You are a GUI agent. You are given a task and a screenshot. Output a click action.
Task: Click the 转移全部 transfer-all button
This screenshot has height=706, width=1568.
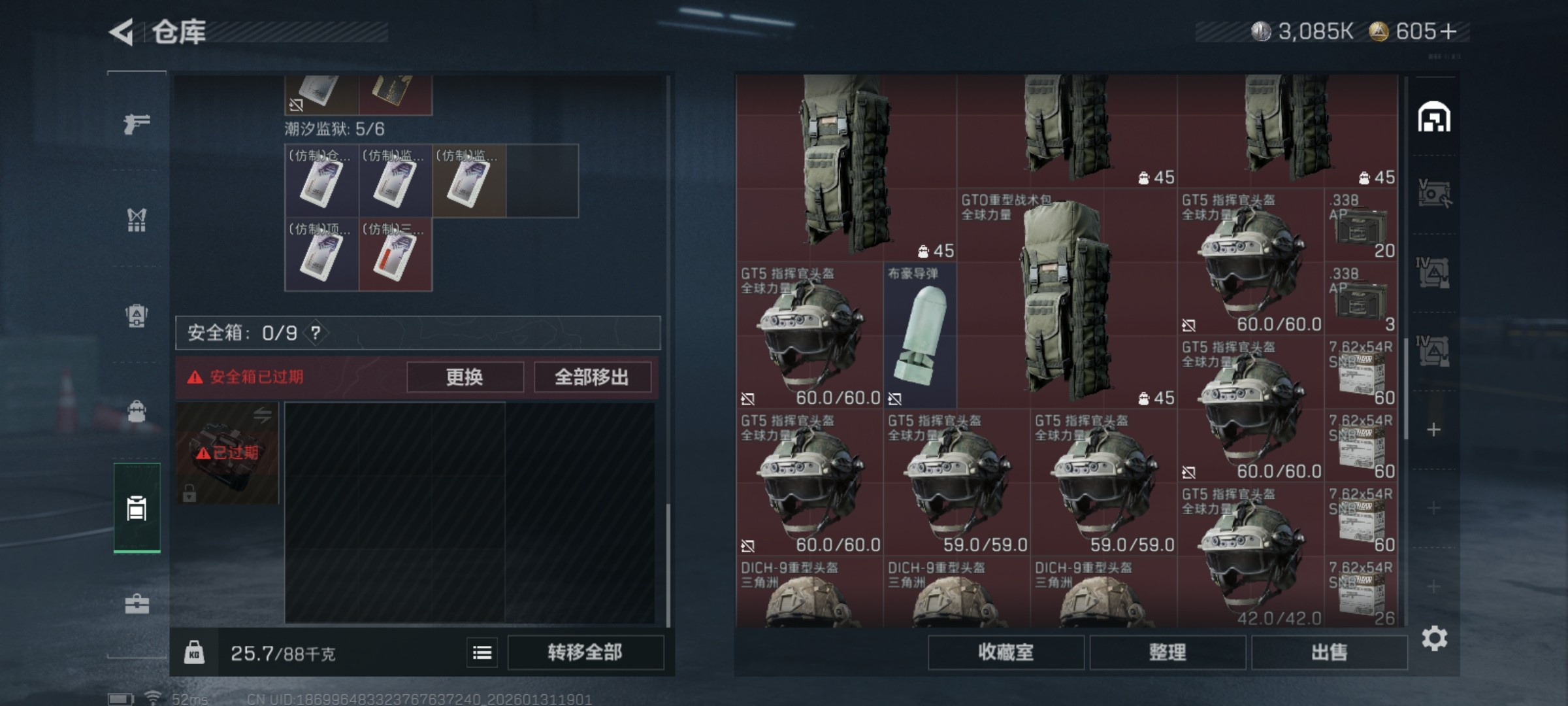(x=585, y=652)
